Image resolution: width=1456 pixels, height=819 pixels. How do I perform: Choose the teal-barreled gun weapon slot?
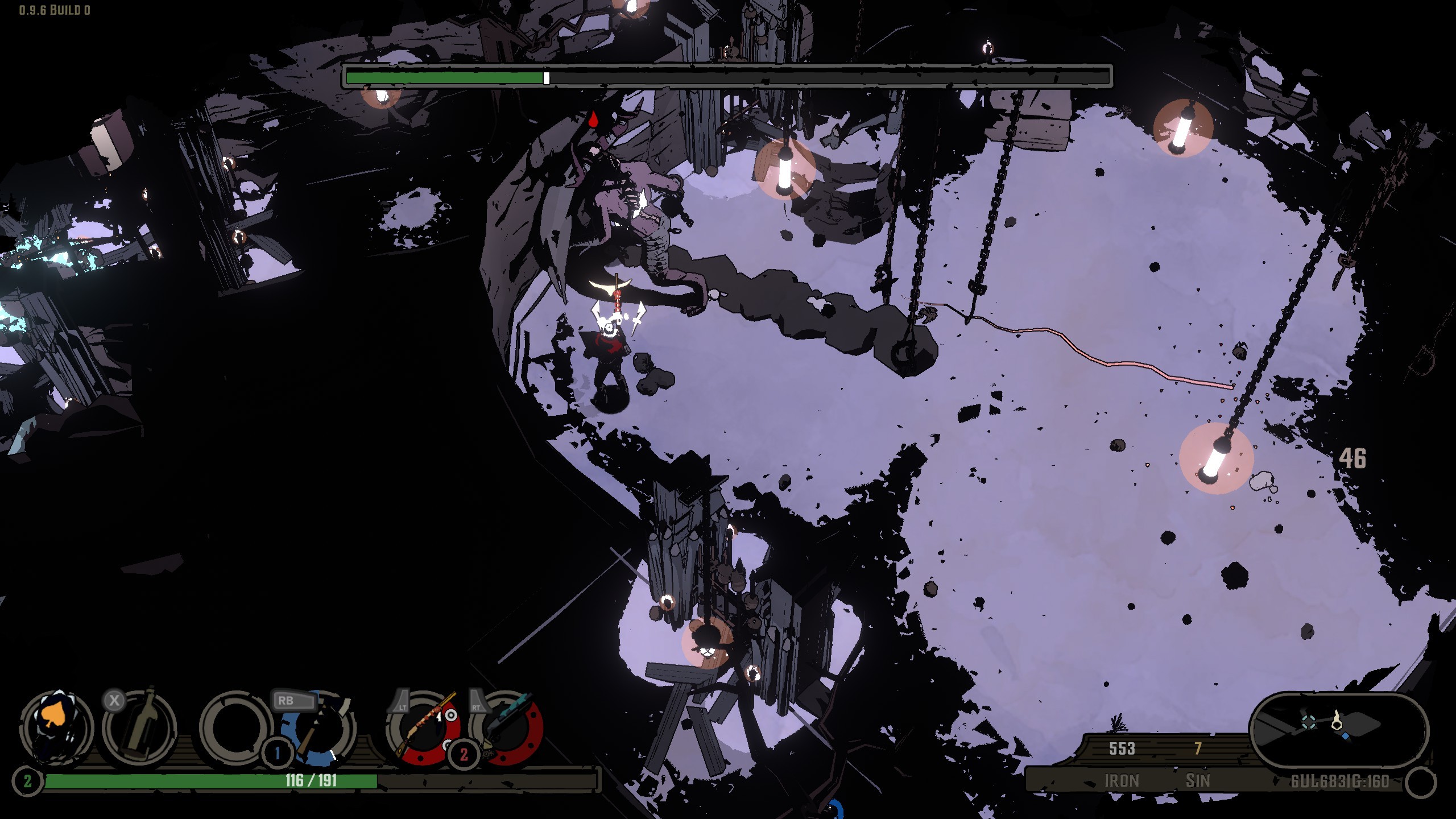tap(506, 728)
